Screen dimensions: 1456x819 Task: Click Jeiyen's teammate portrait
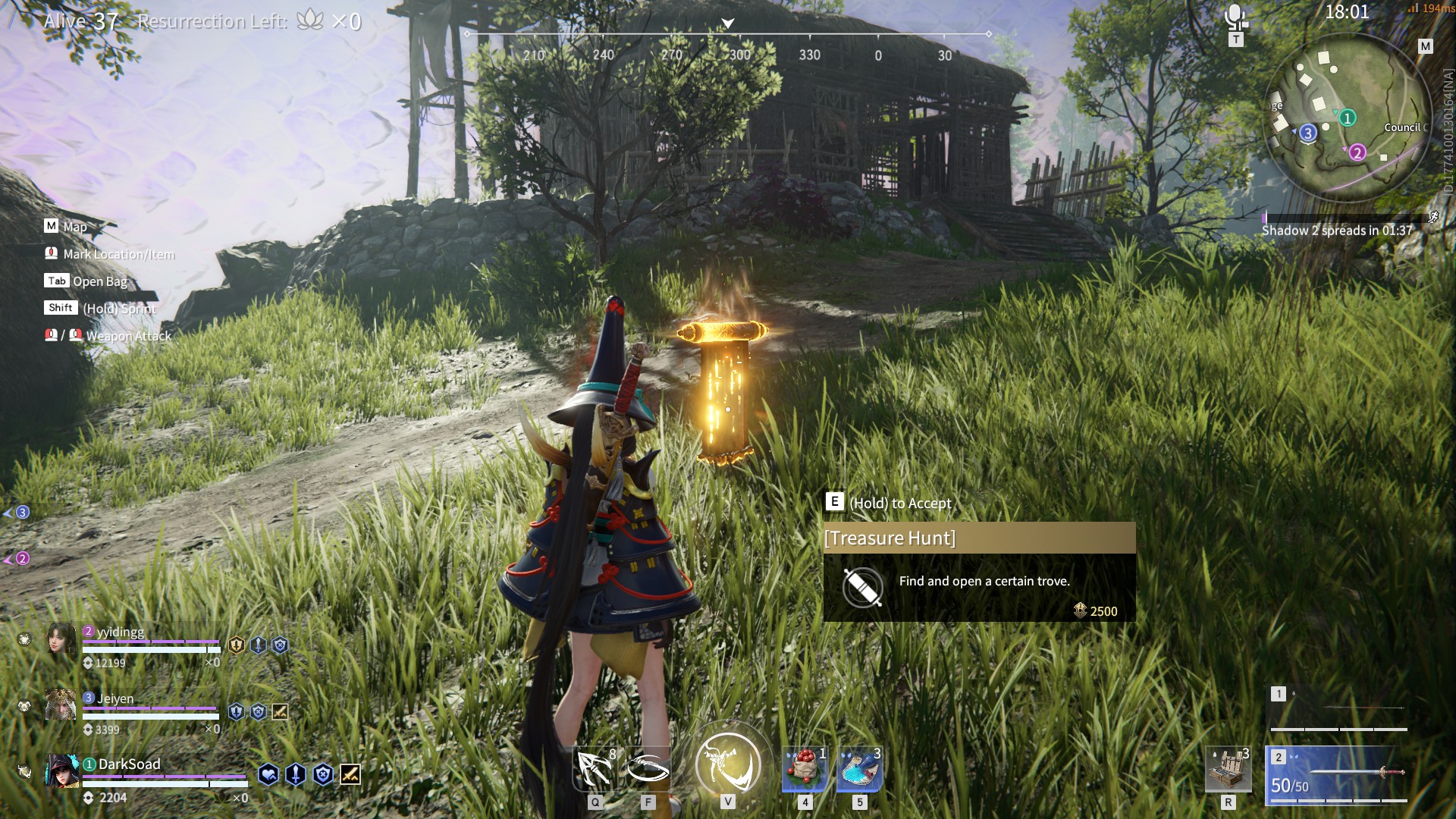61,704
